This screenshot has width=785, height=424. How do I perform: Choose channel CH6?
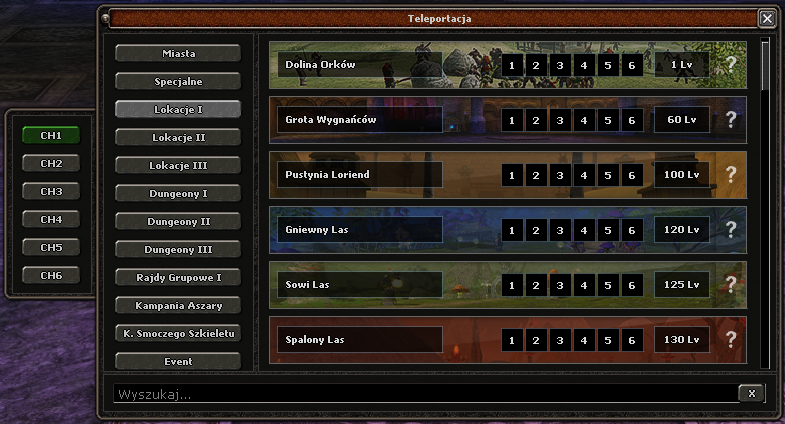click(51, 275)
